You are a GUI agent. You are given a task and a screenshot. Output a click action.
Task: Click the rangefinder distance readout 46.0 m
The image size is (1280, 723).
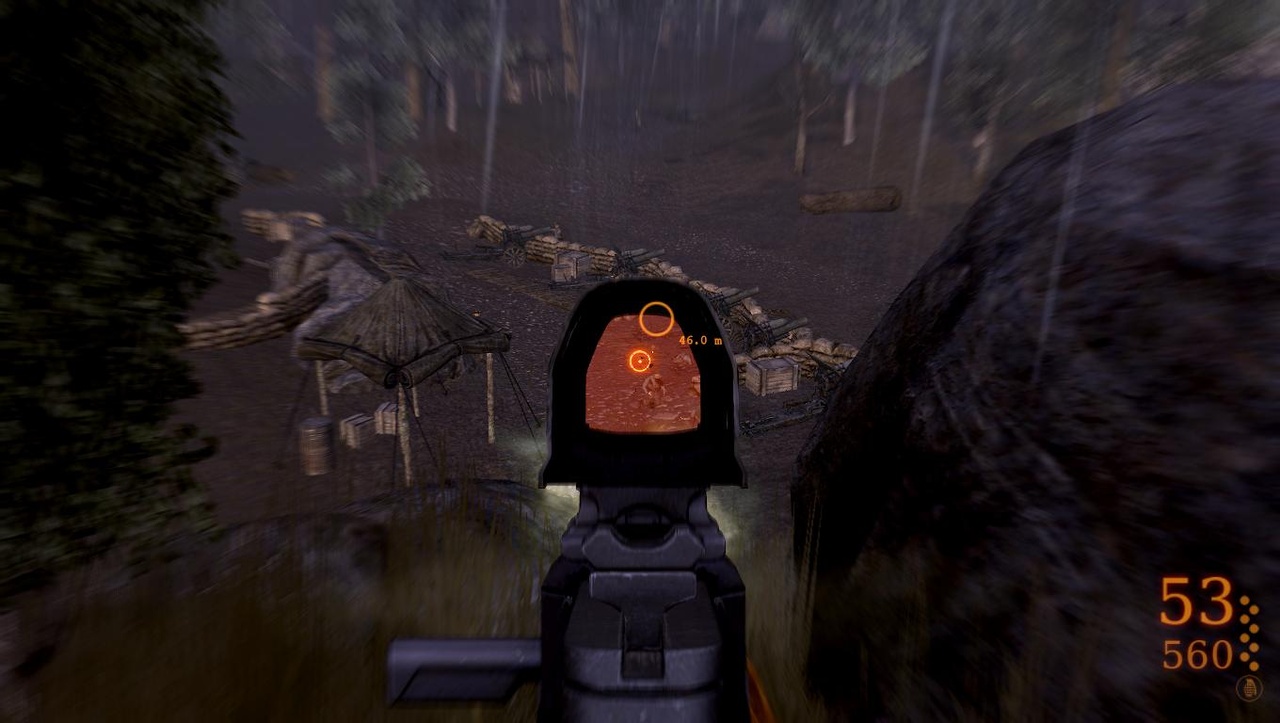[700, 340]
